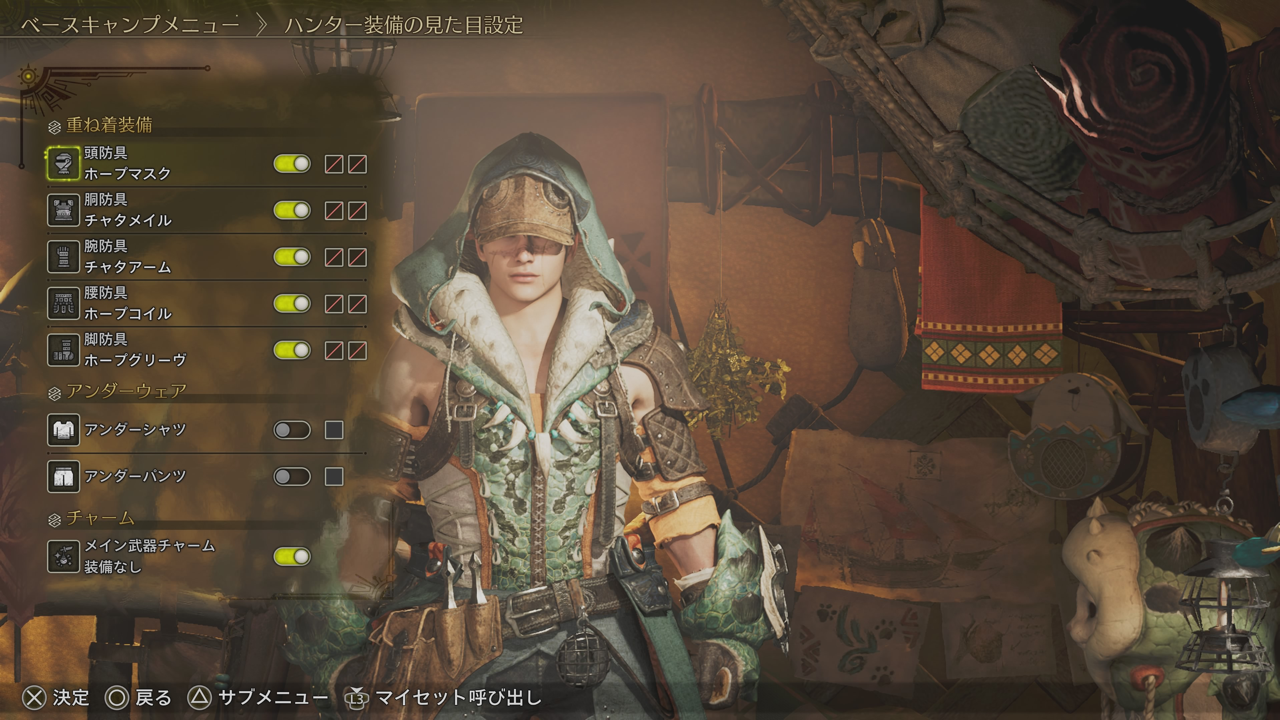Toggle the メイン武器チャーム switch
The image size is (1280, 720).
coord(292,556)
